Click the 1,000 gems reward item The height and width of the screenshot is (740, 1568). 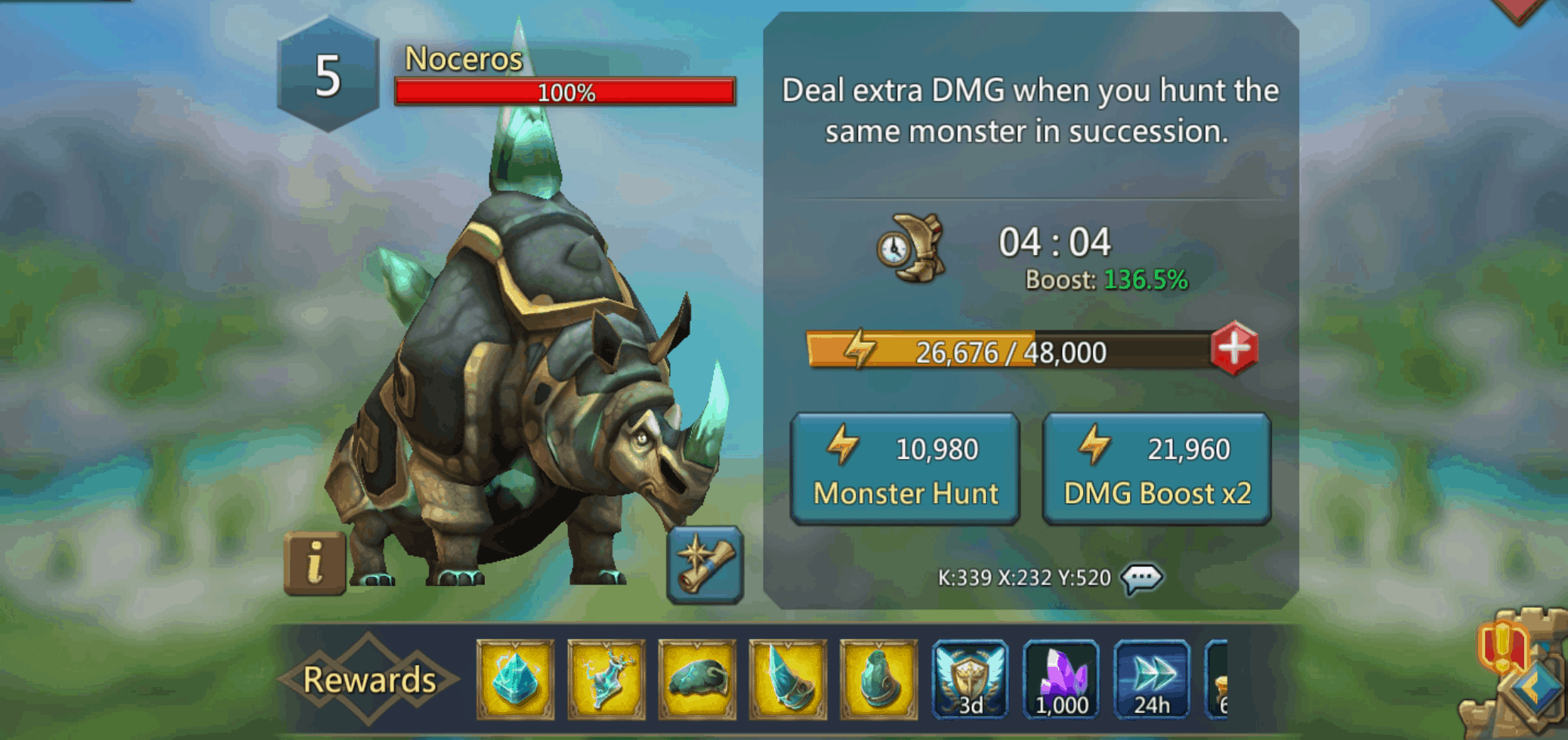(1060, 678)
